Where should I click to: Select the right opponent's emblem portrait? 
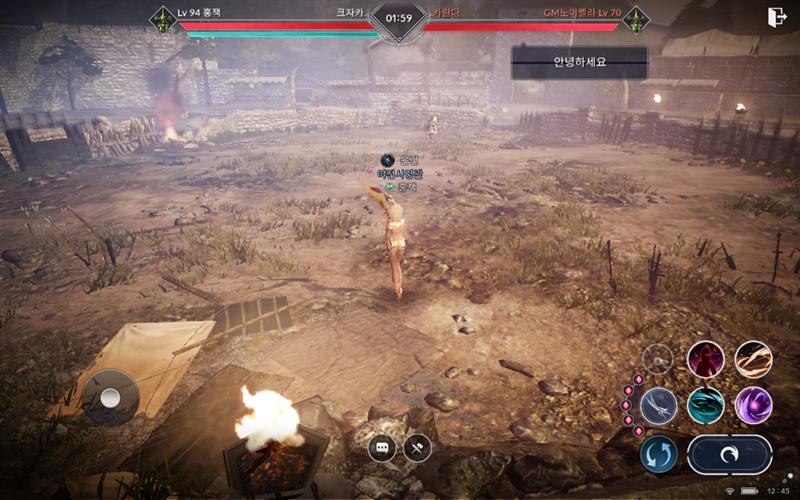(x=635, y=19)
